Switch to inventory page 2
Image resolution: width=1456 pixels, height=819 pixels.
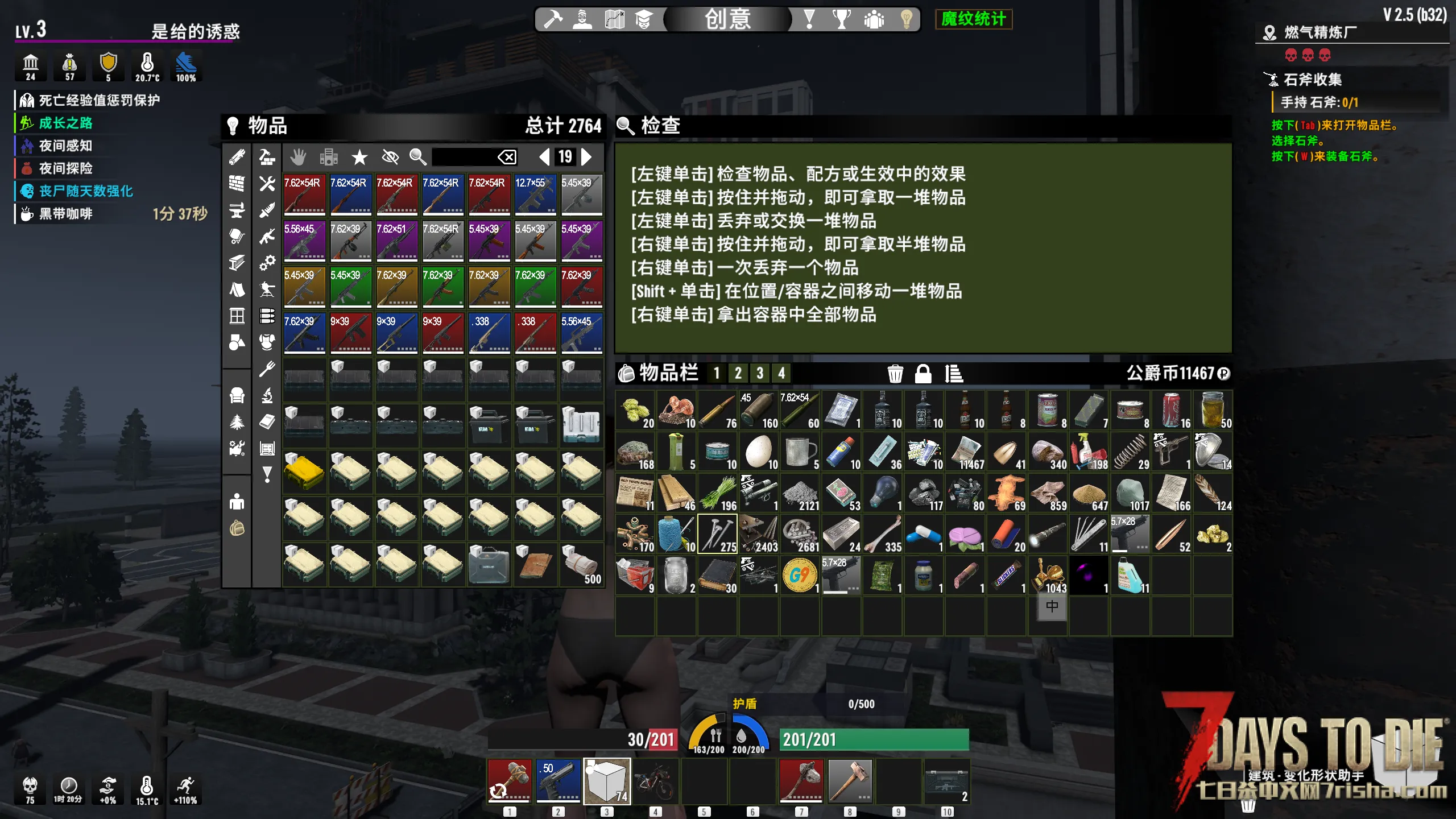[x=738, y=374]
